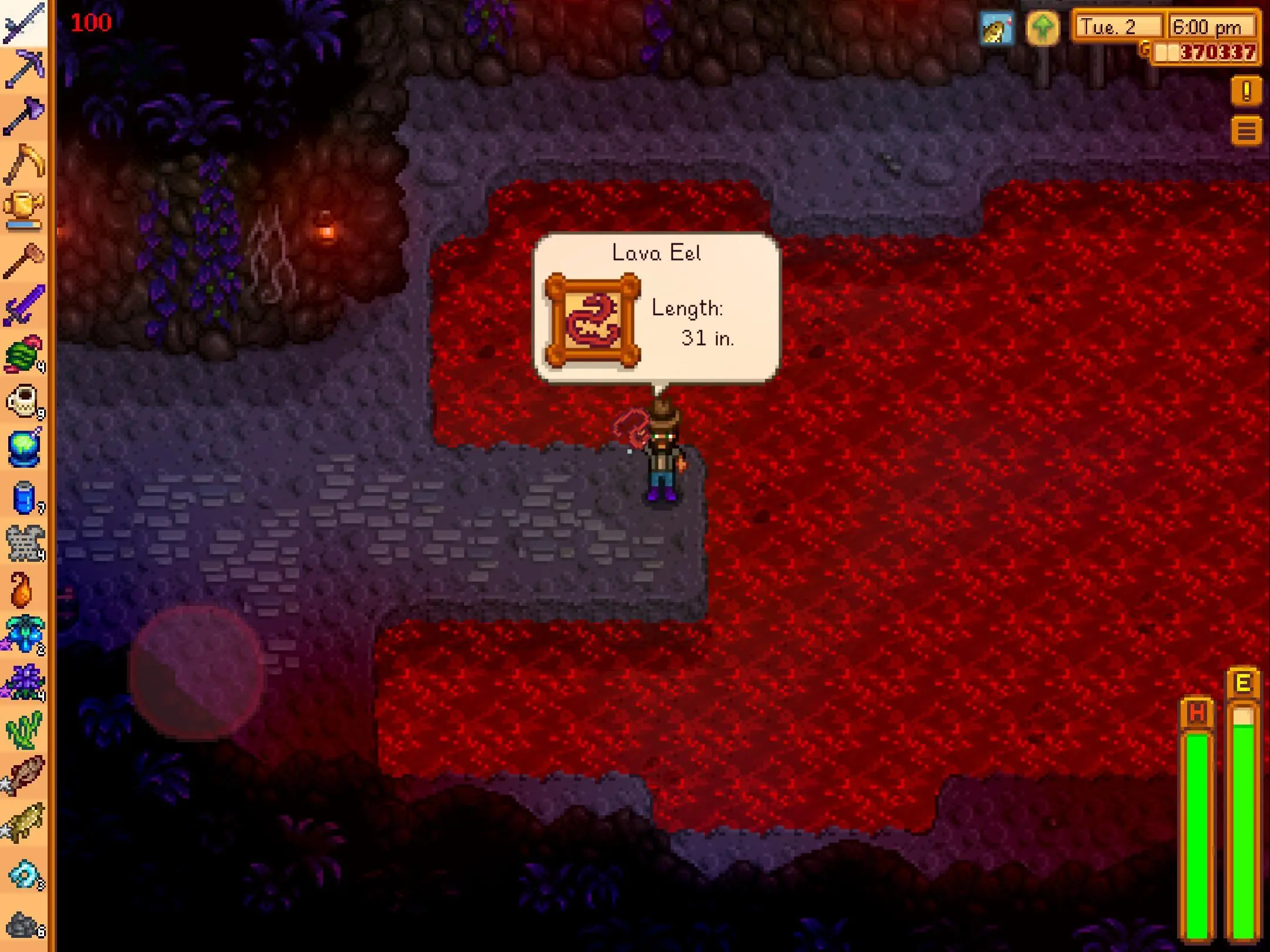Choose the purple axe tool
This screenshot has width=1270, height=952.
(24, 116)
